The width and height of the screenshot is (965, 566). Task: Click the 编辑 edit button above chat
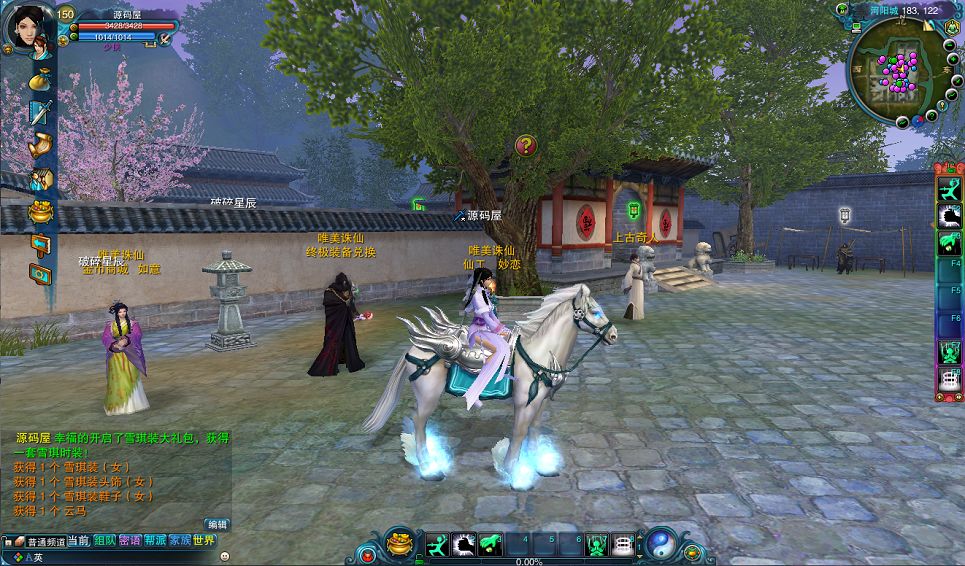coord(217,524)
